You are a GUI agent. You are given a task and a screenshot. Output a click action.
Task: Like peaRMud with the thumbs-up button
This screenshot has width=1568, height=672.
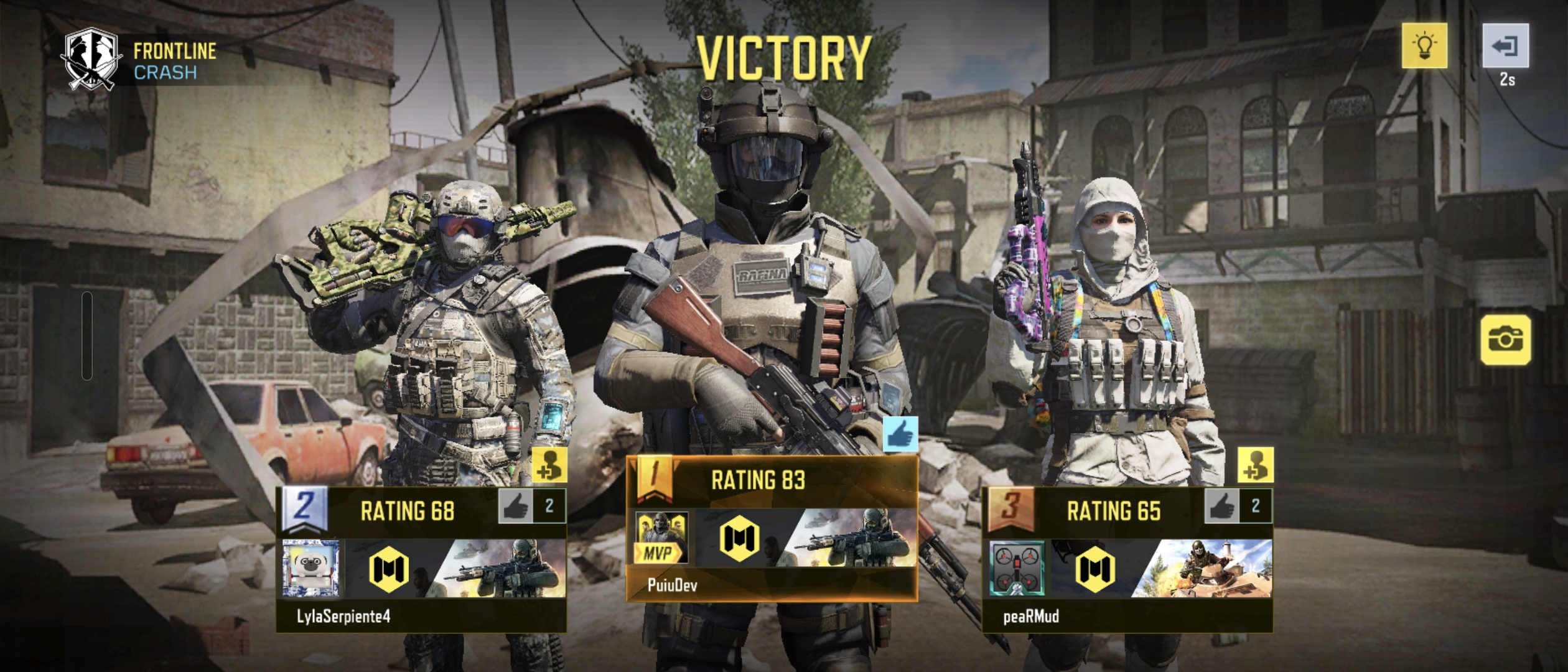pos(1221,506)
